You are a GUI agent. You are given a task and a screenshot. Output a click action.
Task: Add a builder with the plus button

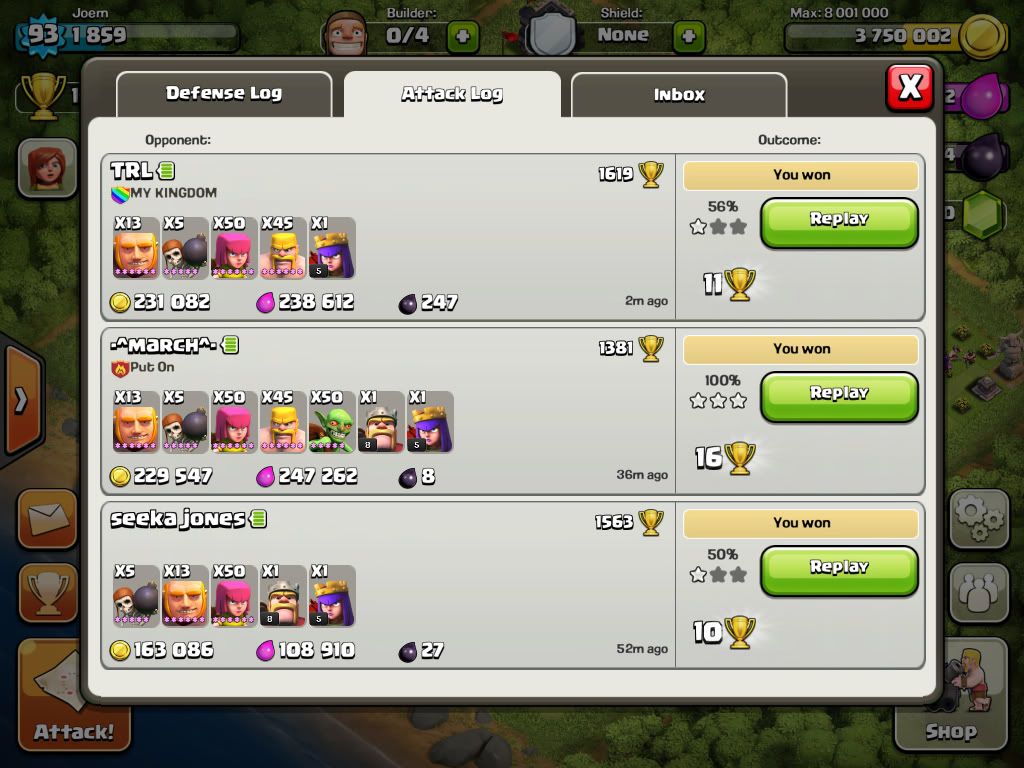click(x=462, y=37)
